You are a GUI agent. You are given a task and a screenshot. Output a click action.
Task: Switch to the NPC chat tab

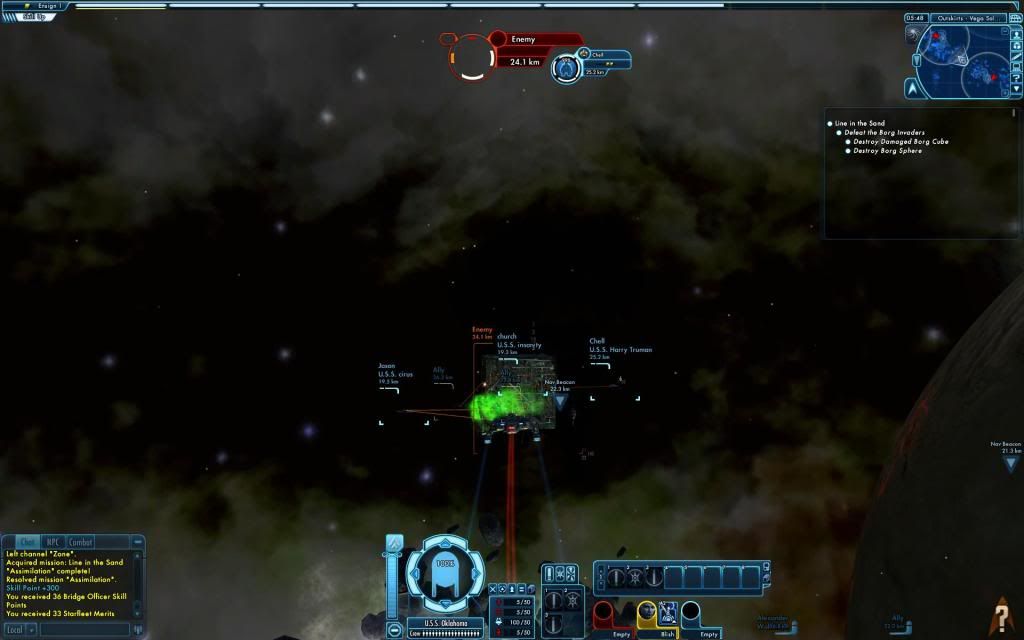click(x=54, y=542)
